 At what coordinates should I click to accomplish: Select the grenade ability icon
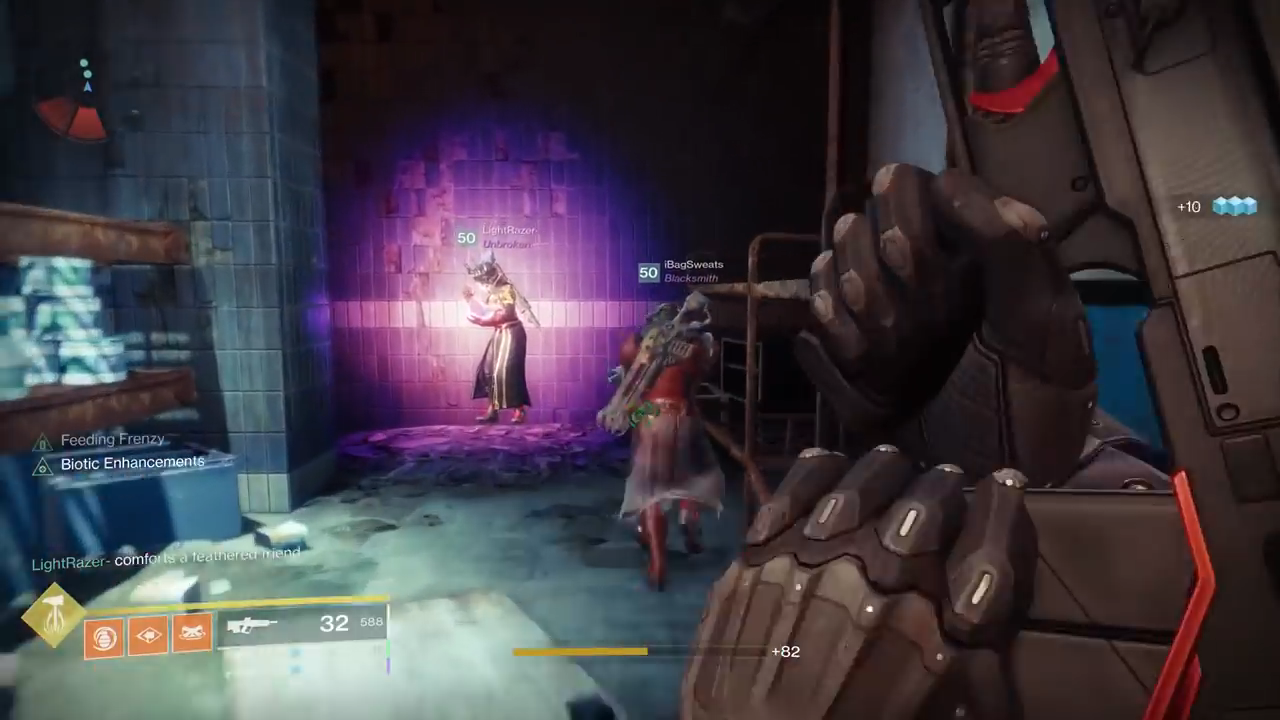click(x=104, y=635)
